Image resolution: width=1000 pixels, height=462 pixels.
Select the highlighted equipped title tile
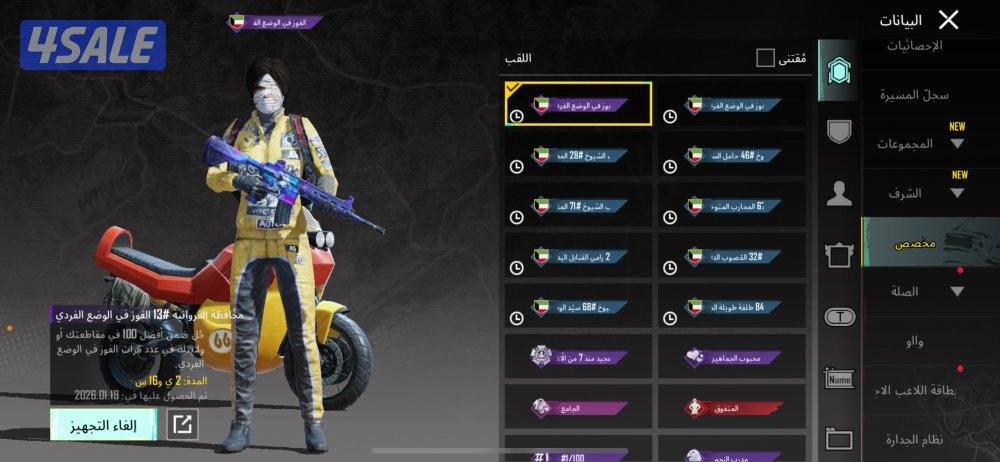(579, 104)
